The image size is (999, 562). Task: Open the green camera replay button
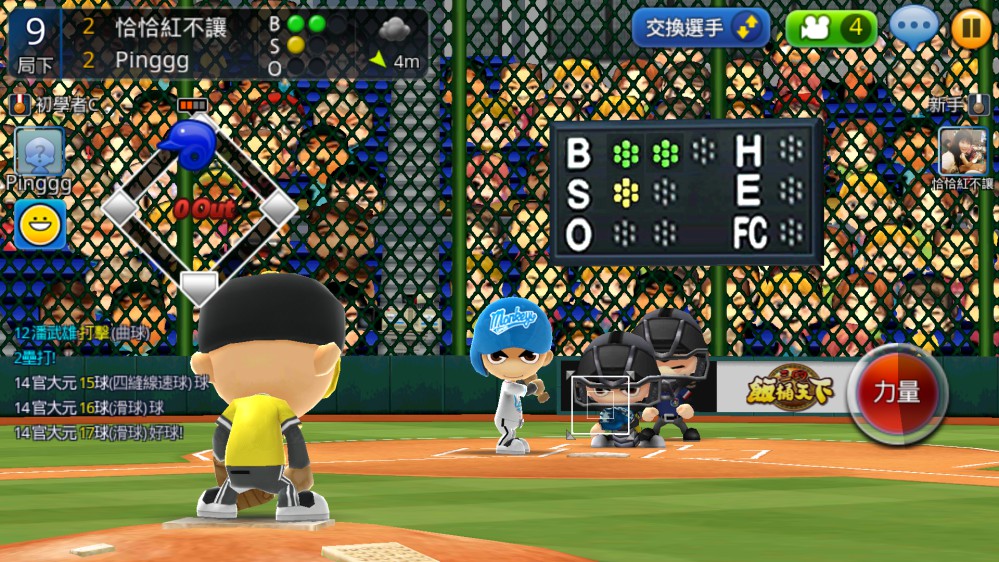tap(831, 28)
